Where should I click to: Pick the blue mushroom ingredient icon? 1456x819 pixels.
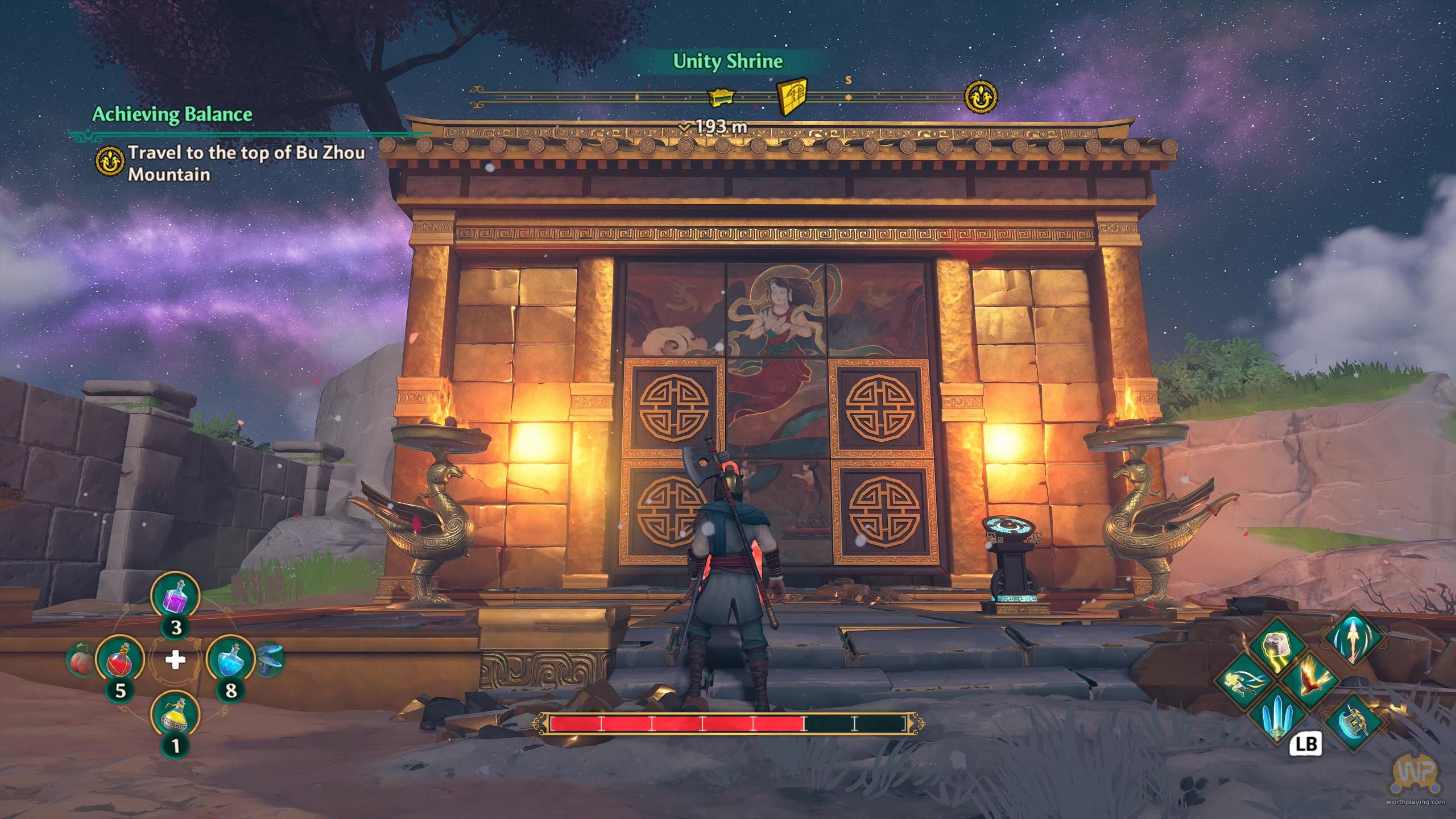(x=268, y=660)
